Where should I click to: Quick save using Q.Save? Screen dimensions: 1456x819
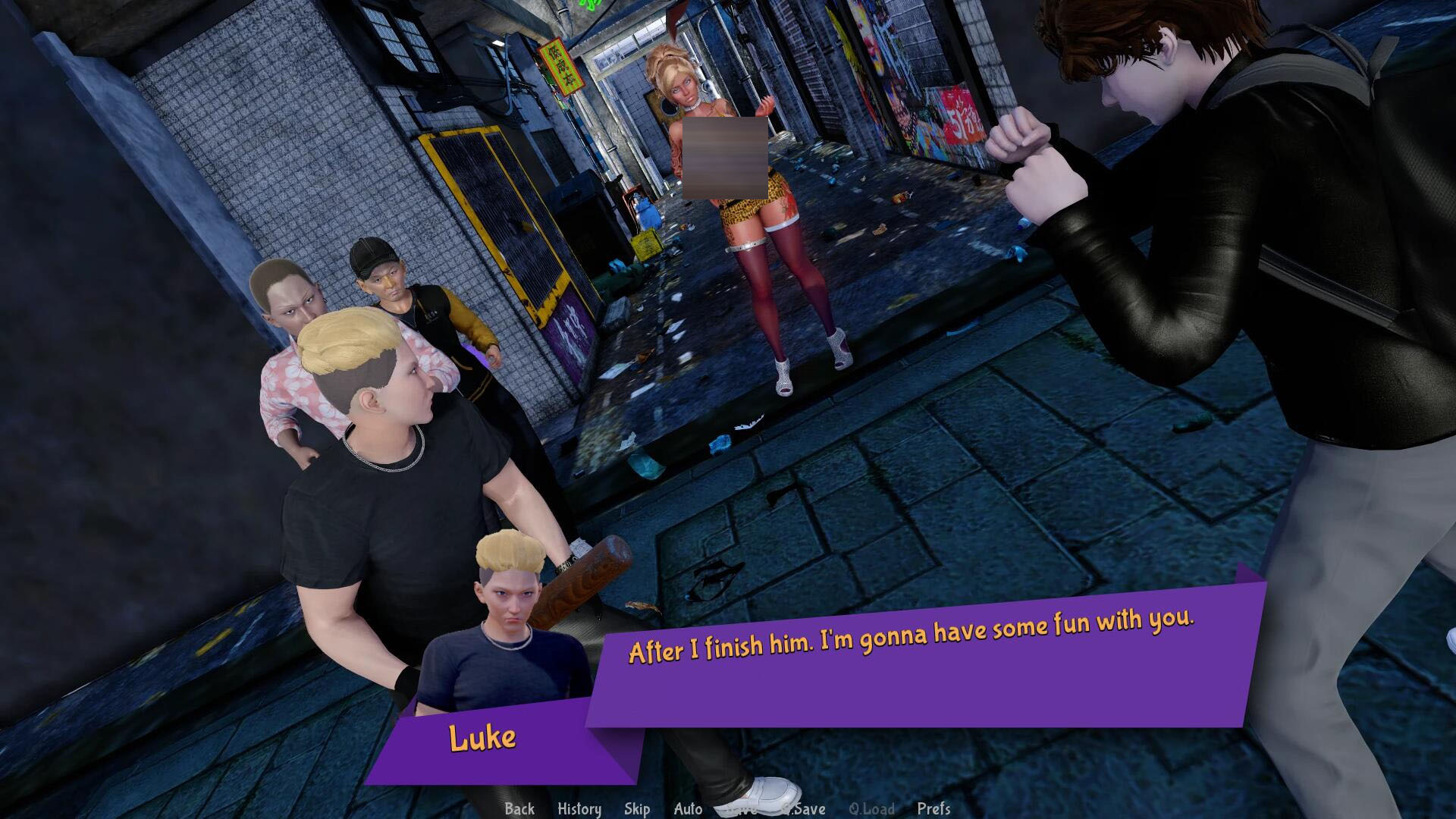pyautogui.click(x=804, y=808)
